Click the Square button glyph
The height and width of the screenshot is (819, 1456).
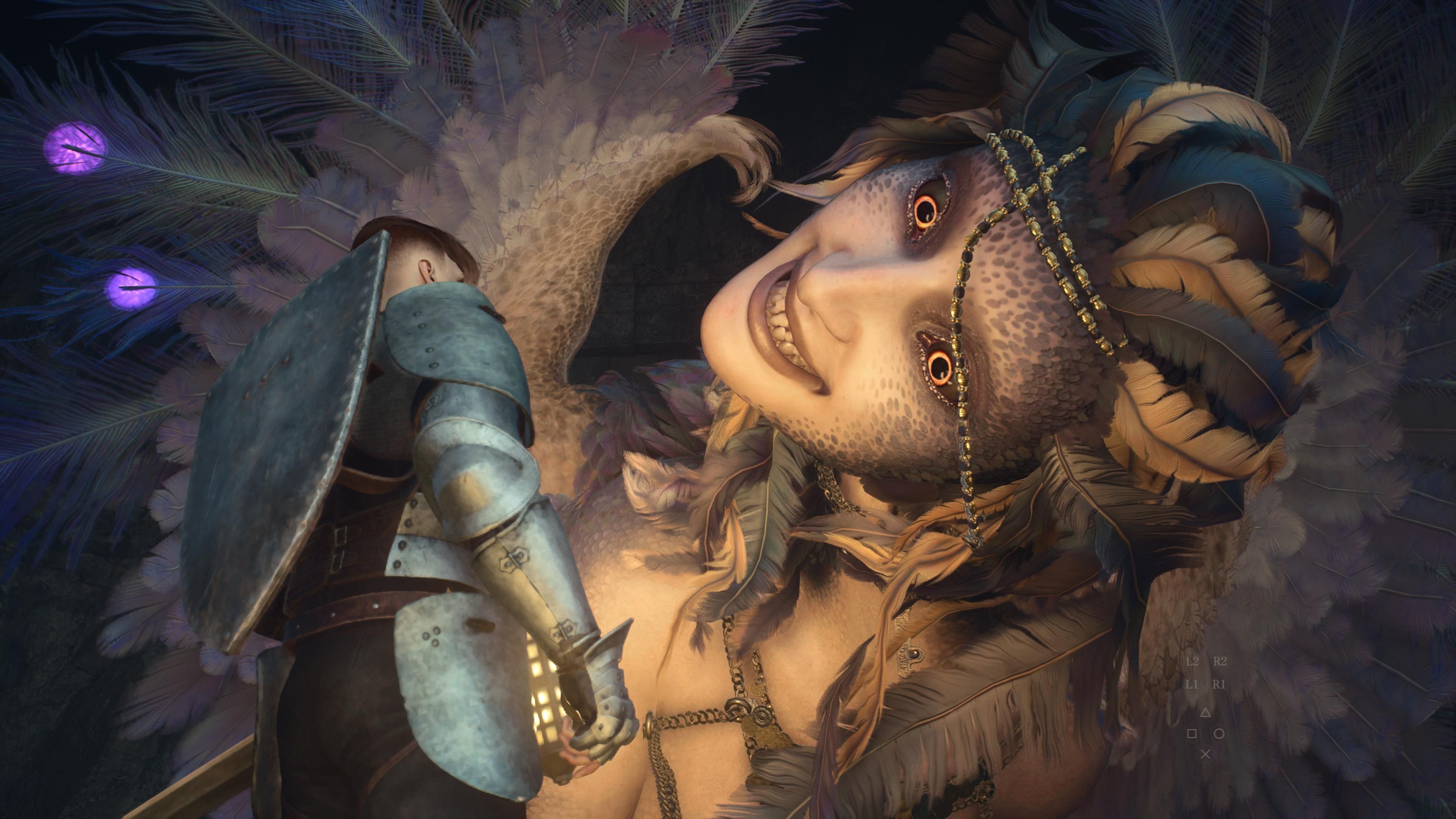tap(1192, 733)
